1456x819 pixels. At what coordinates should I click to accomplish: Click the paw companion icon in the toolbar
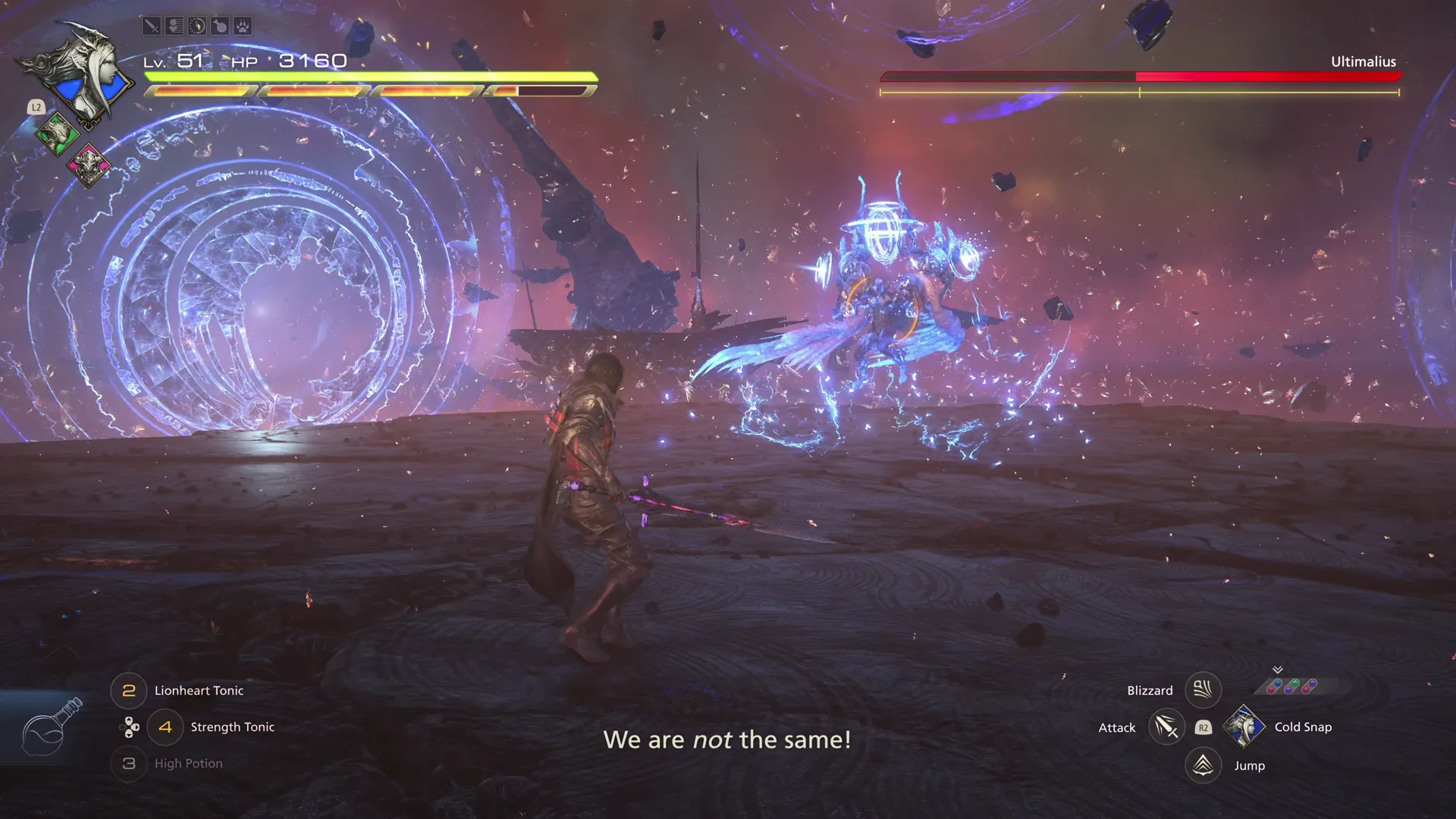(242, 26)
